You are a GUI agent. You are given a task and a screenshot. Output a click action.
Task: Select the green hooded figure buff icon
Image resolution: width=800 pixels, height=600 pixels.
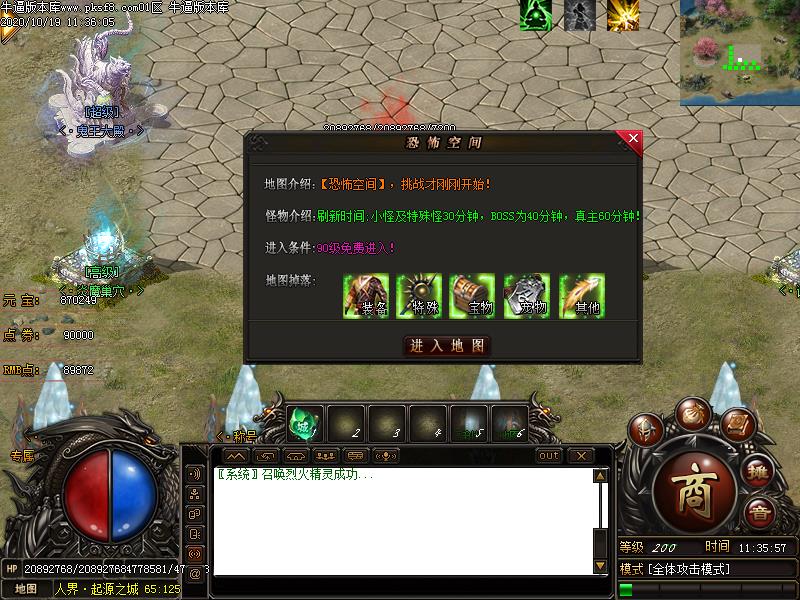coord(535,16)
